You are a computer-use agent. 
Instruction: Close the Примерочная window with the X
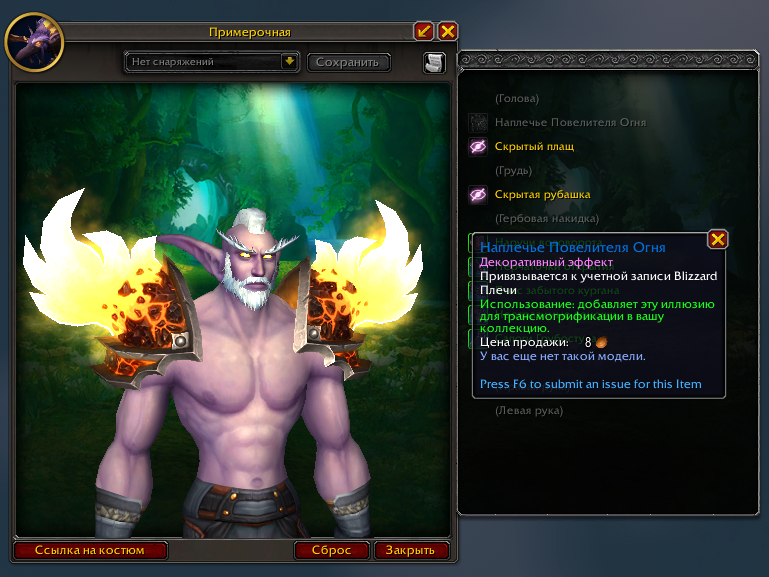tap(447, 32)
